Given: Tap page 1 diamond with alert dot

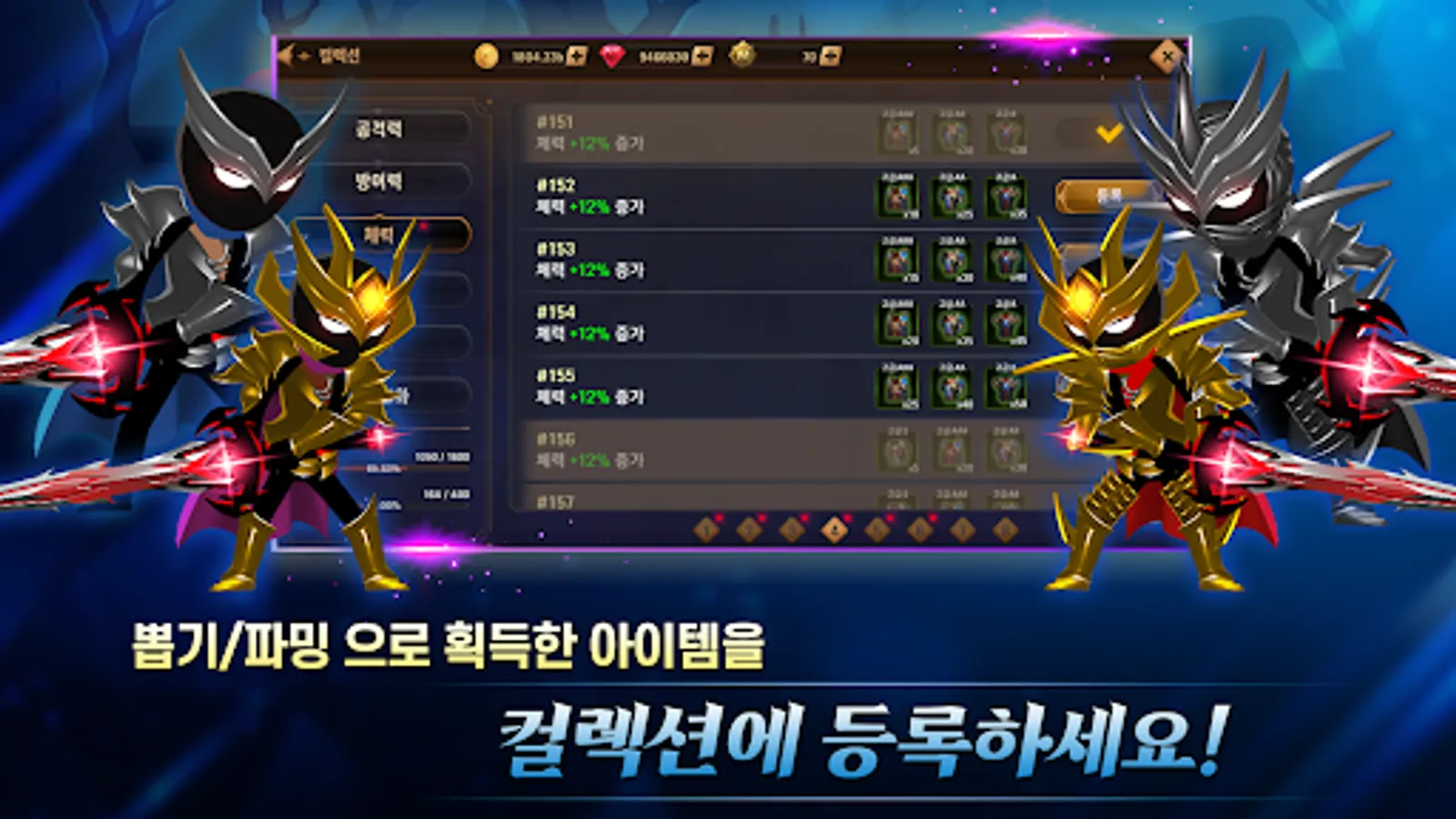Looking at the screenshot, I should pyautogui.click(x=705, y=530).
